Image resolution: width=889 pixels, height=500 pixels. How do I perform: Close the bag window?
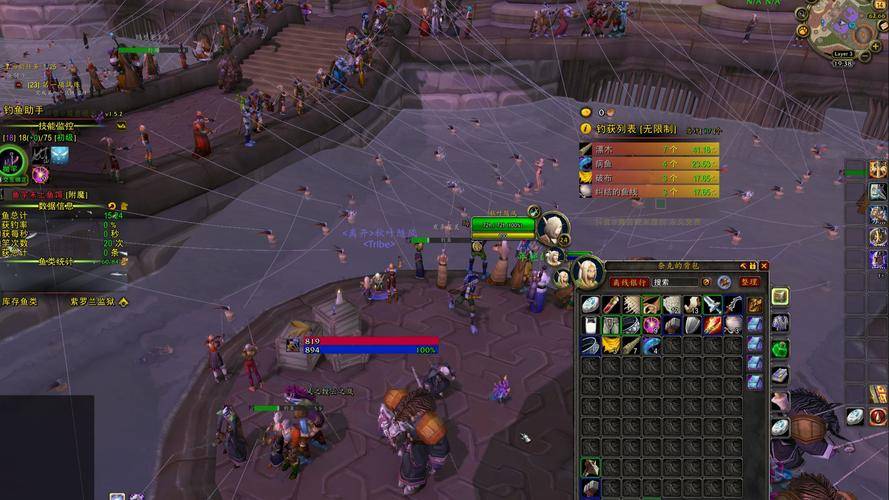coord(764,266)
